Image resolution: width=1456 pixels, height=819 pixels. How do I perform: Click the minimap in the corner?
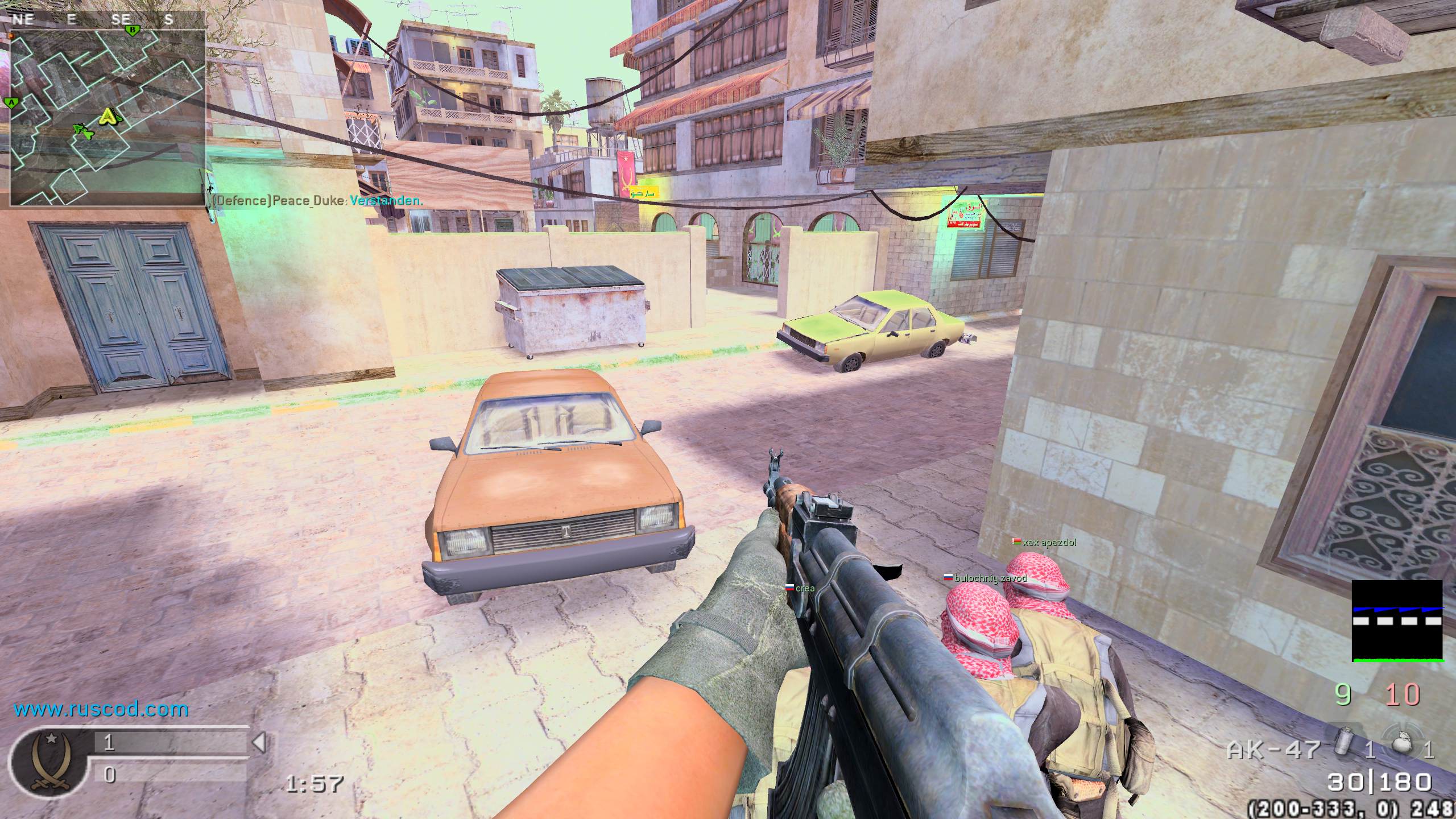click(108, 117)
